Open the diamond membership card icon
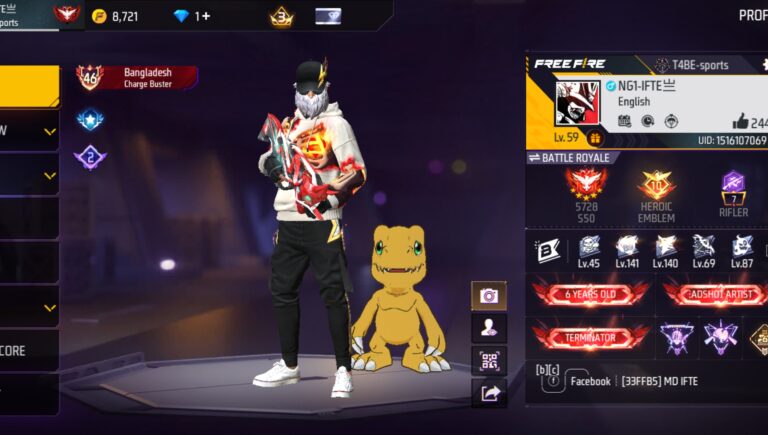The image size is (768, 435). 328,16
